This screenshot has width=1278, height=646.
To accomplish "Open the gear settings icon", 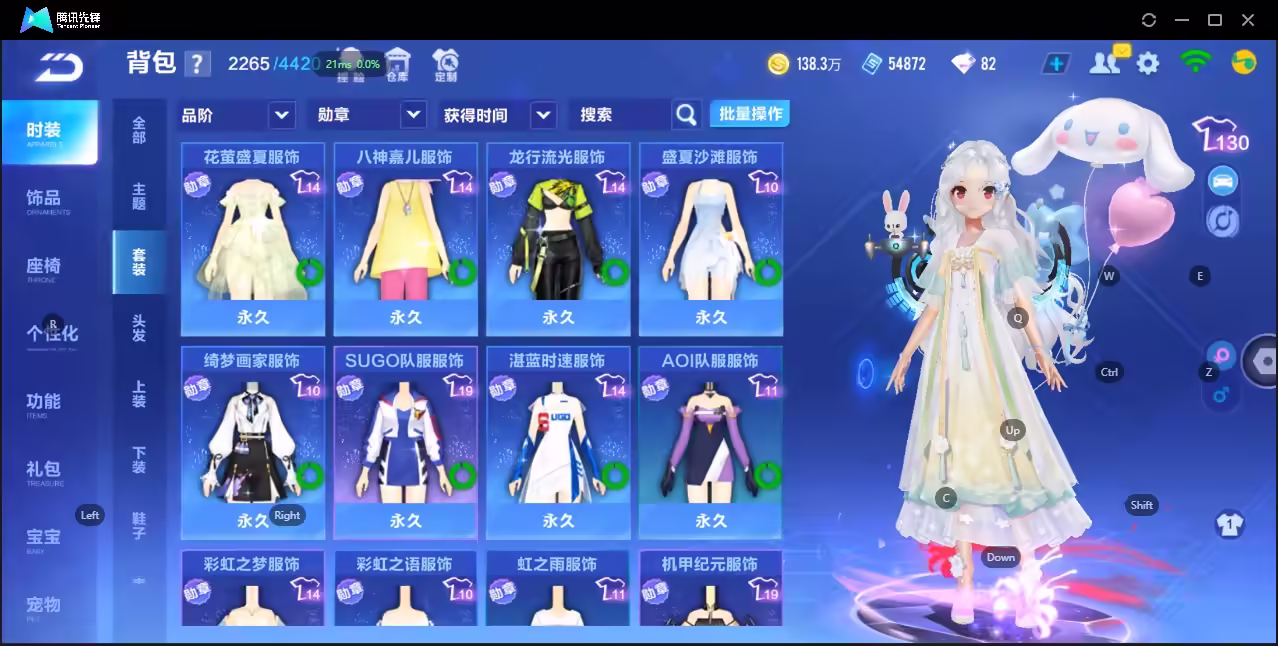I will pos(1148,64).
